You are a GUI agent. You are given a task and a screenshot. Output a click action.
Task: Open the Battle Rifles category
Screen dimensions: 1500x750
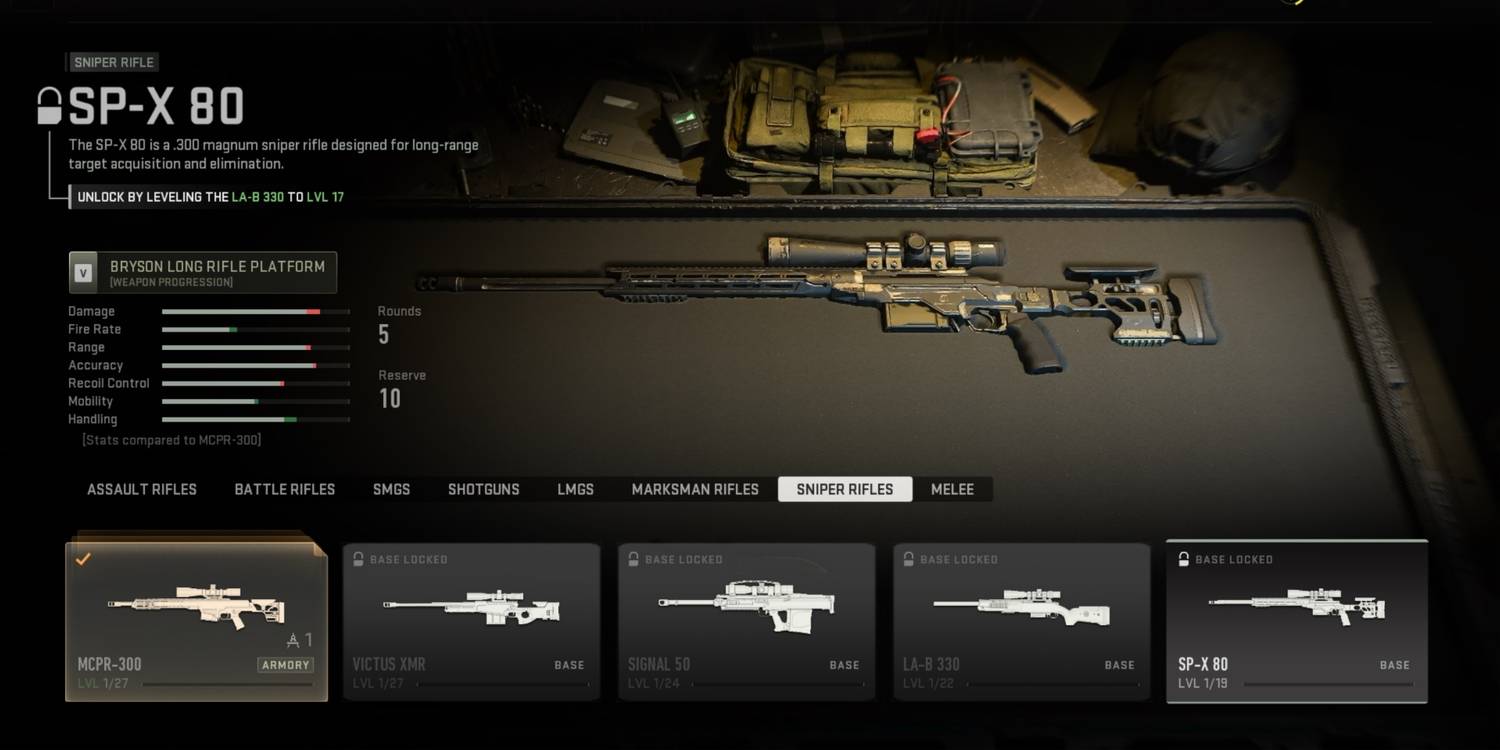(x=285, y=490)
